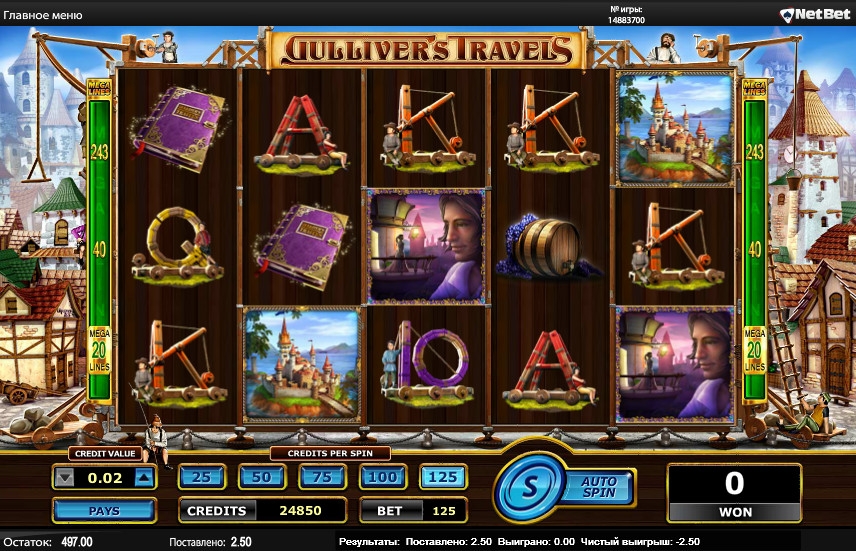Open the Pays paytable
This screenshot has width=856, height=551.
103,511
